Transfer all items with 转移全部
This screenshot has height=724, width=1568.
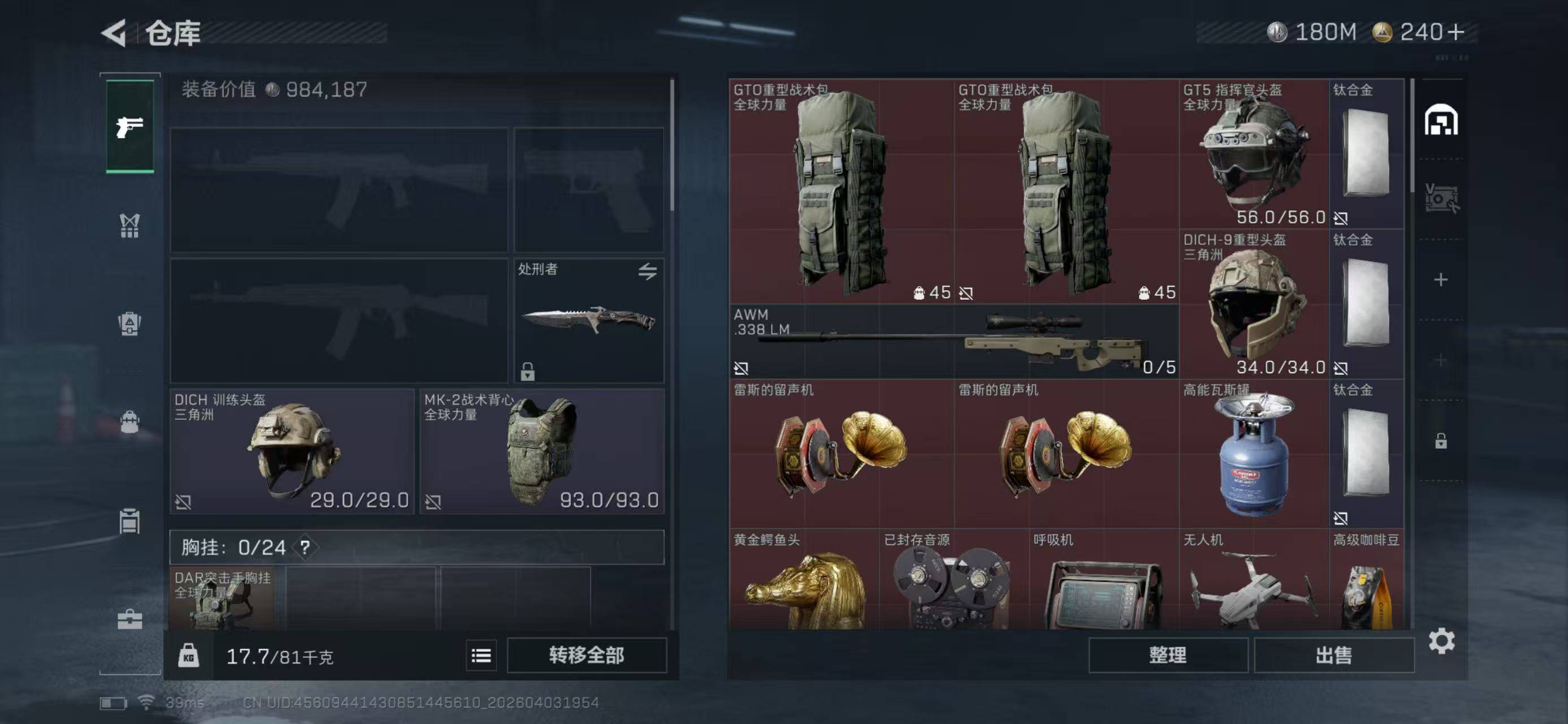coord(586,655)
